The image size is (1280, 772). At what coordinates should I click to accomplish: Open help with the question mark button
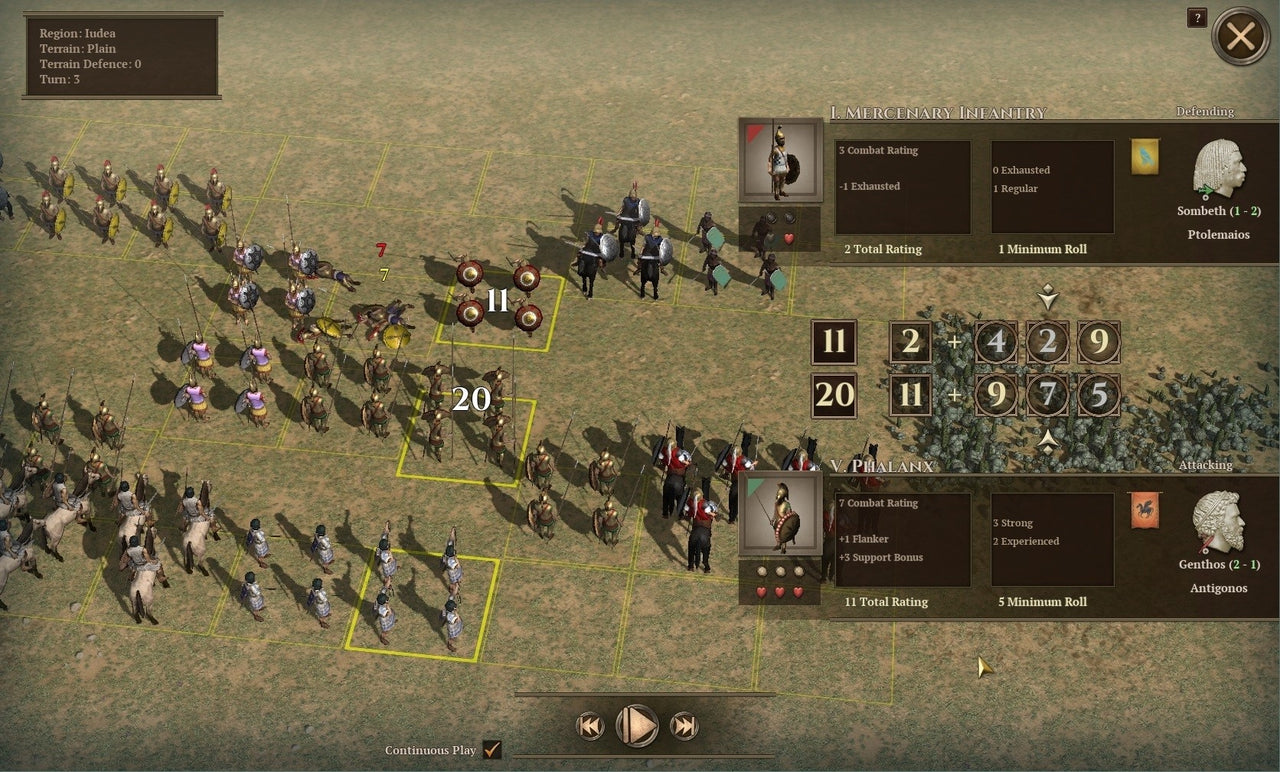(1196, 17)
